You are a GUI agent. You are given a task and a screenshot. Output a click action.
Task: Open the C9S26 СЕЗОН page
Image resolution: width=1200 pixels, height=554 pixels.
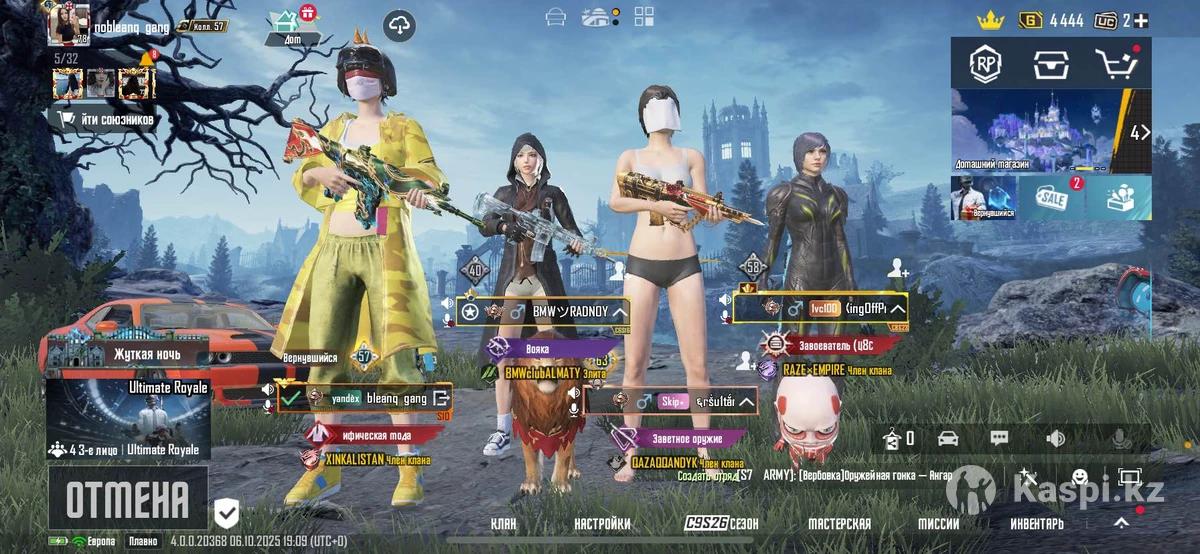tap(721, 524)
